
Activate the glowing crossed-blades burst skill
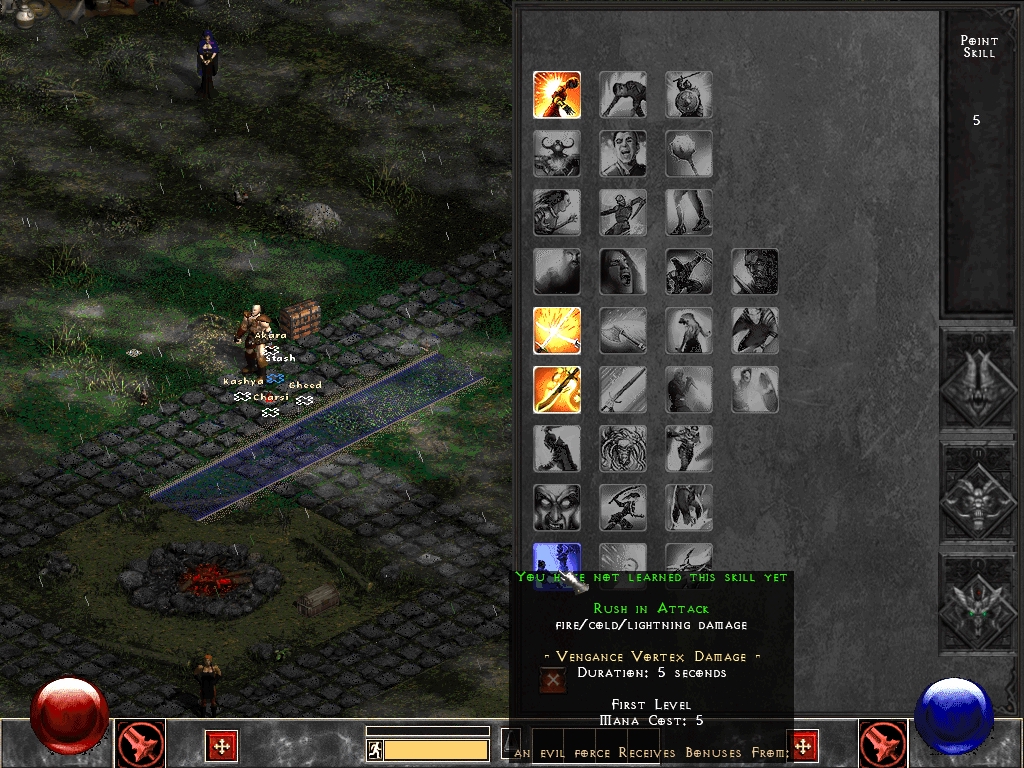(x=557, y=331)
